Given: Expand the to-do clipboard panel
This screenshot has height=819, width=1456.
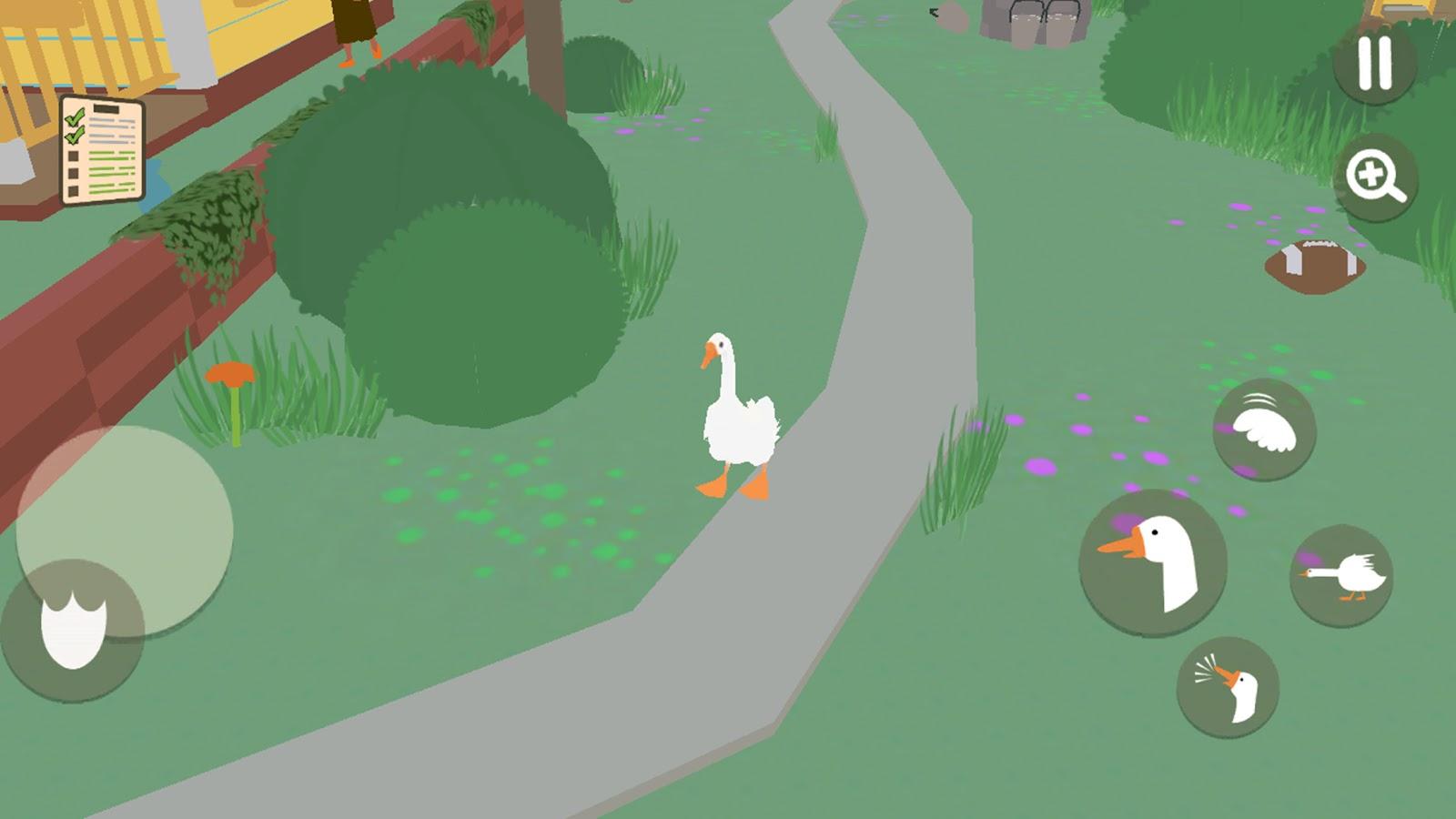Looking at the screenshot, I should tap(102, 150).
